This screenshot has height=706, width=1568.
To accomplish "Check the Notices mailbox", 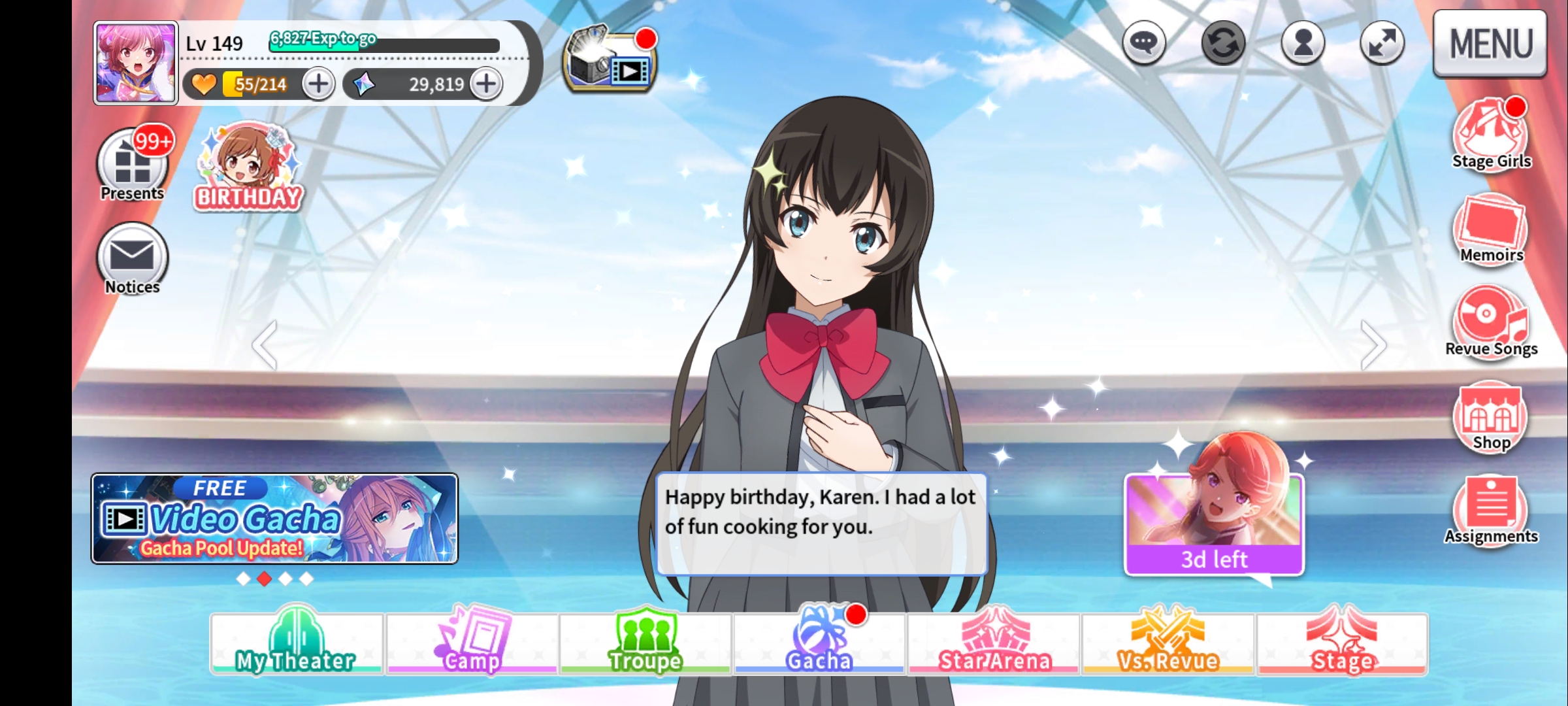I will coord(133,258).
